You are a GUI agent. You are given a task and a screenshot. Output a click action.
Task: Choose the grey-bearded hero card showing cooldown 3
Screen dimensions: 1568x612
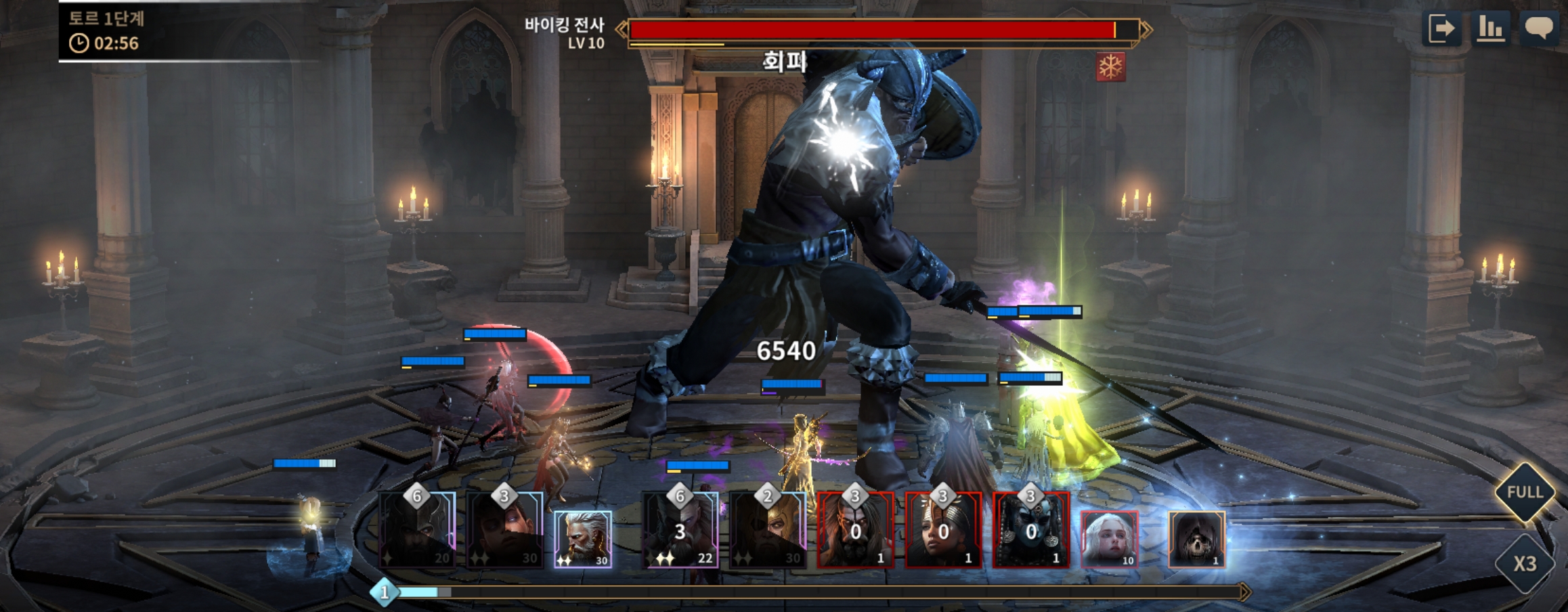coord(680,531)
